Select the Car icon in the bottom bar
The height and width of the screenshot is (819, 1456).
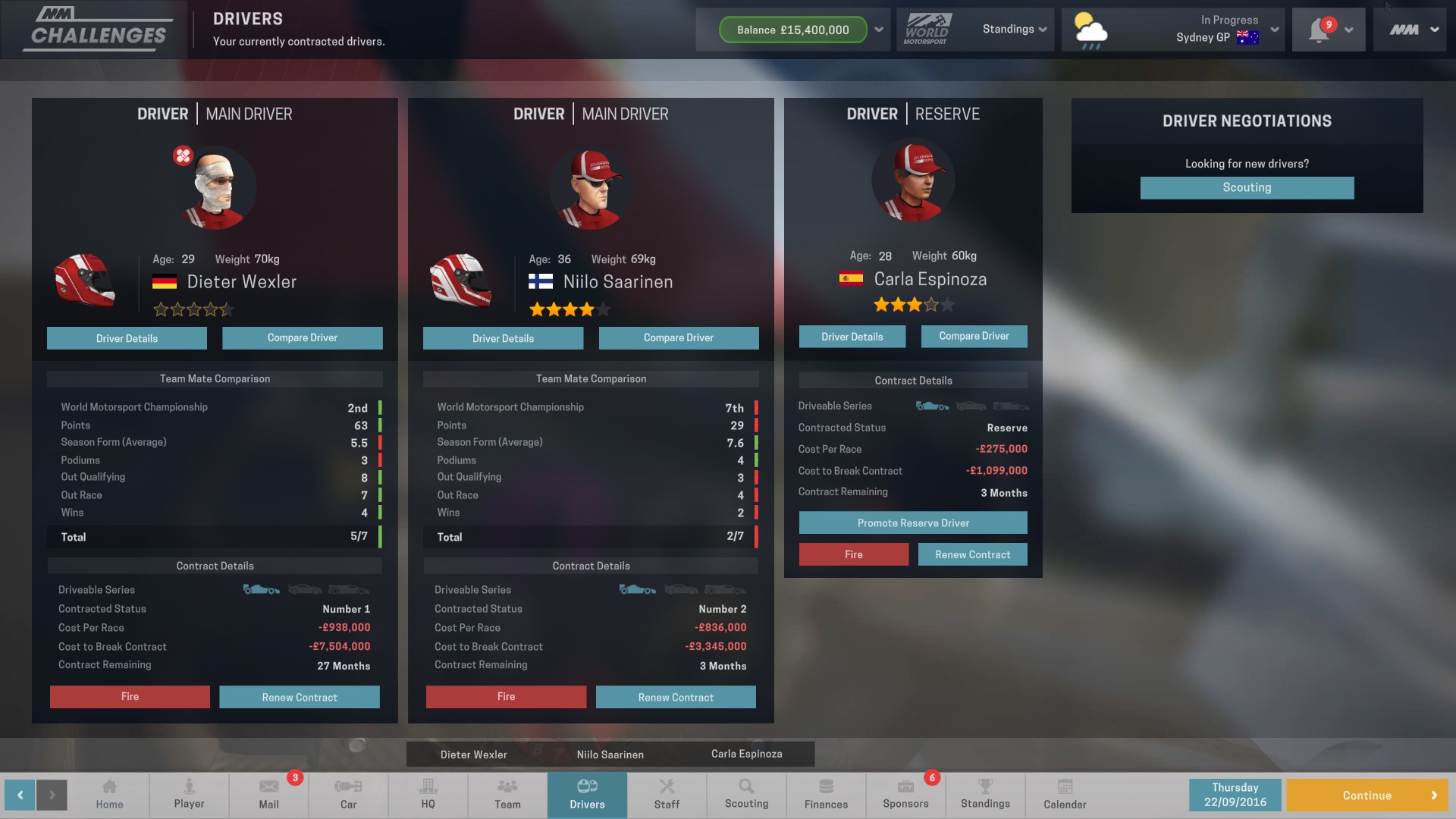tap(348, 795)
